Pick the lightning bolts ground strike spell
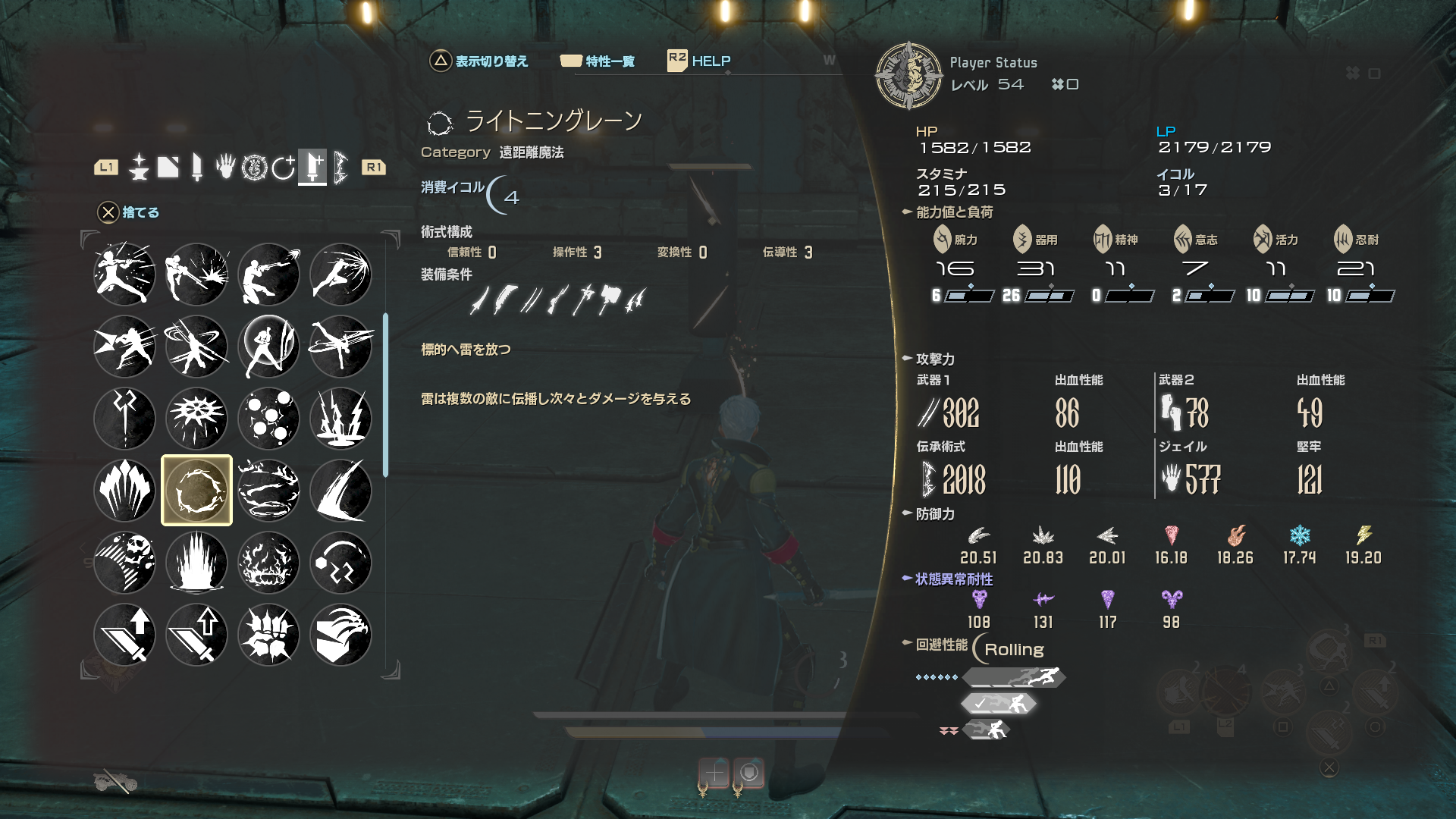The width and height of the screenshot is (1456, 819). (340, 419)
